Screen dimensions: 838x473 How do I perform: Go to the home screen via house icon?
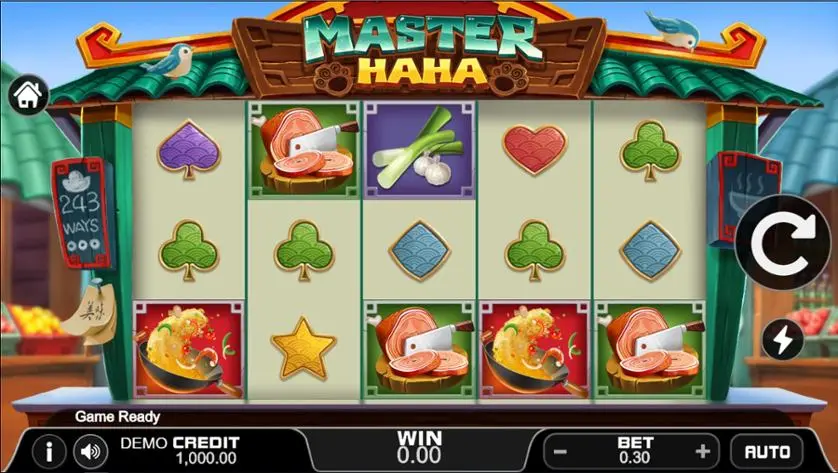tap(28, 96)
